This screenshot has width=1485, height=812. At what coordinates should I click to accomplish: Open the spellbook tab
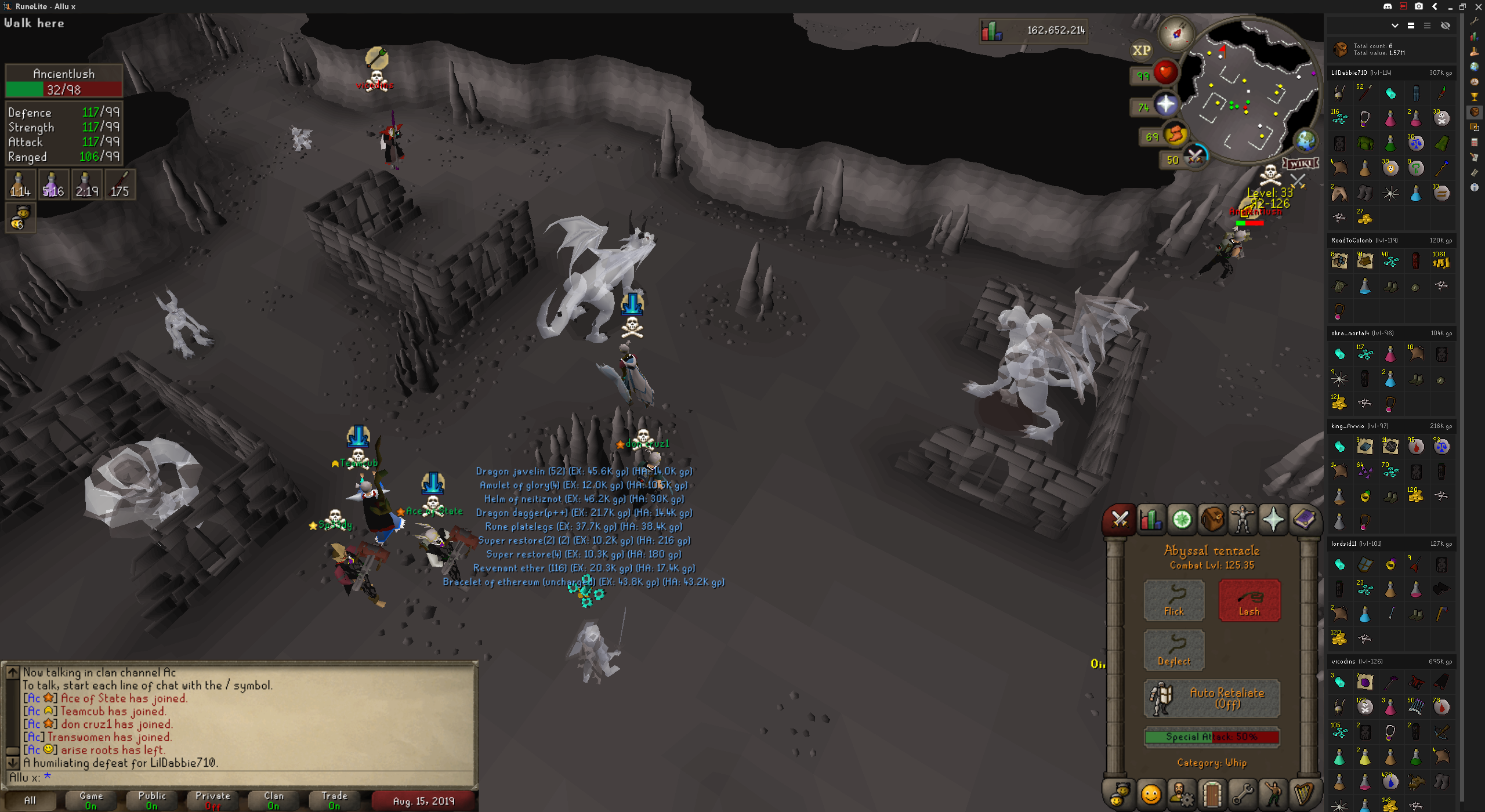(x=1303, y=519)
